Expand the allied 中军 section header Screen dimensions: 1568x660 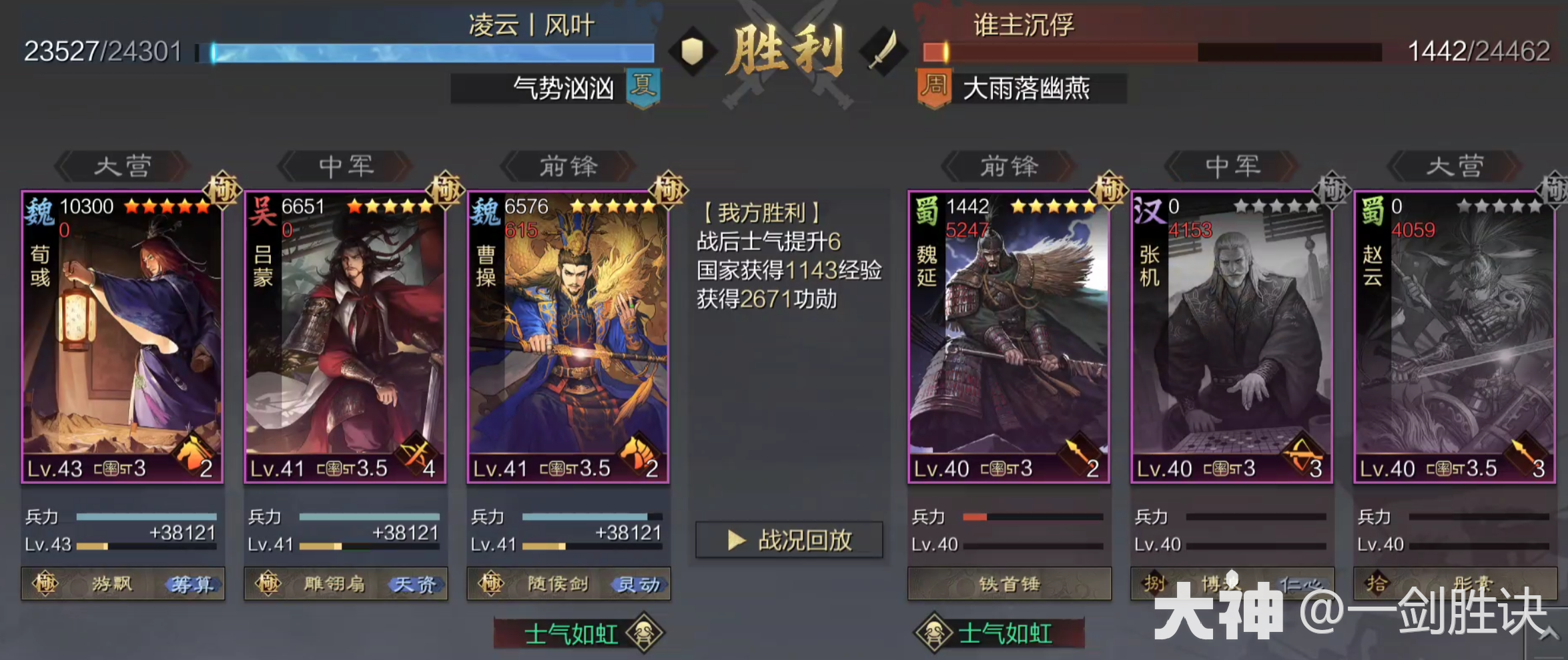click(345, 167)
